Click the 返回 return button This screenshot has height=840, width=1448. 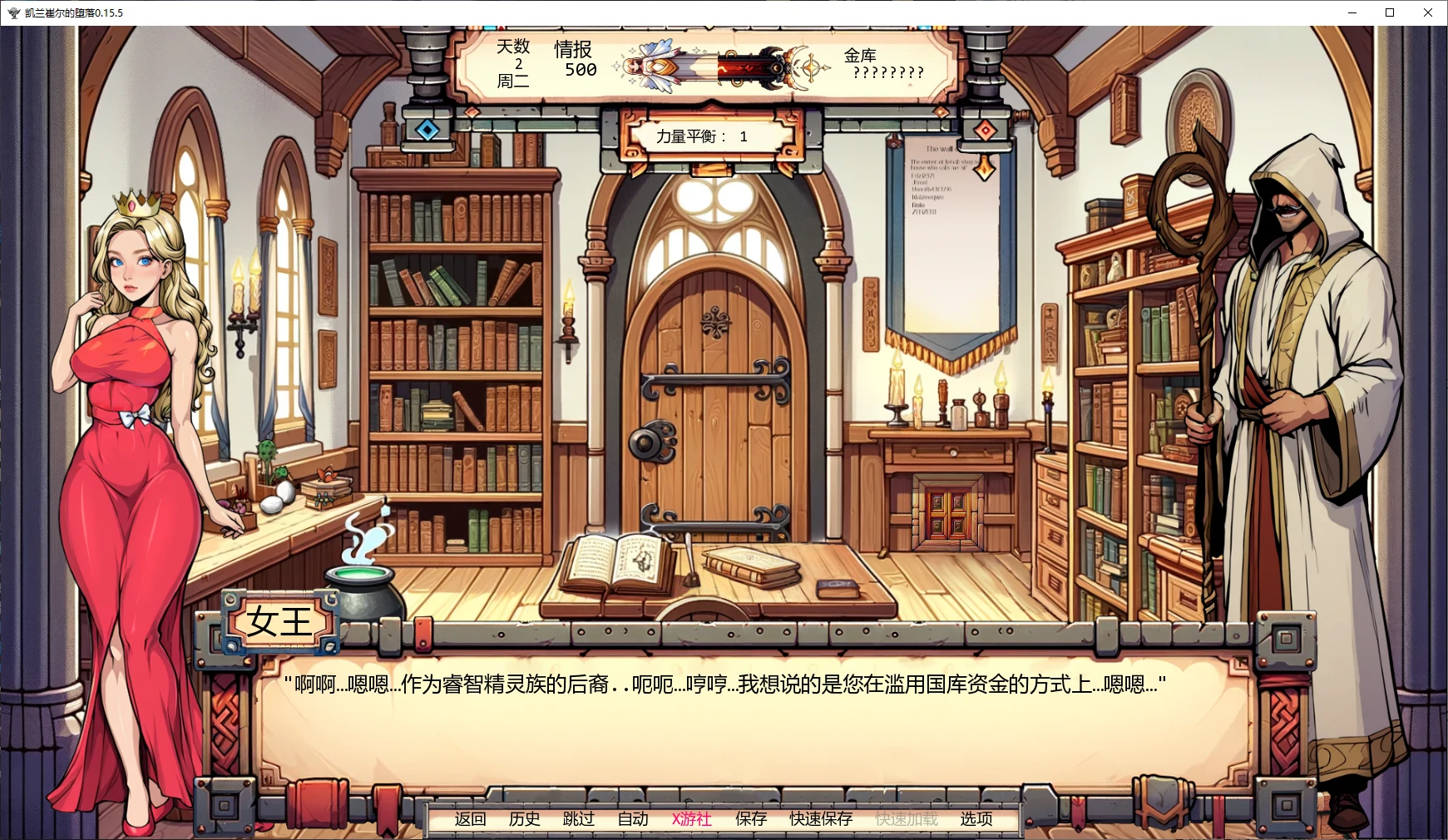tap(468, 819)
